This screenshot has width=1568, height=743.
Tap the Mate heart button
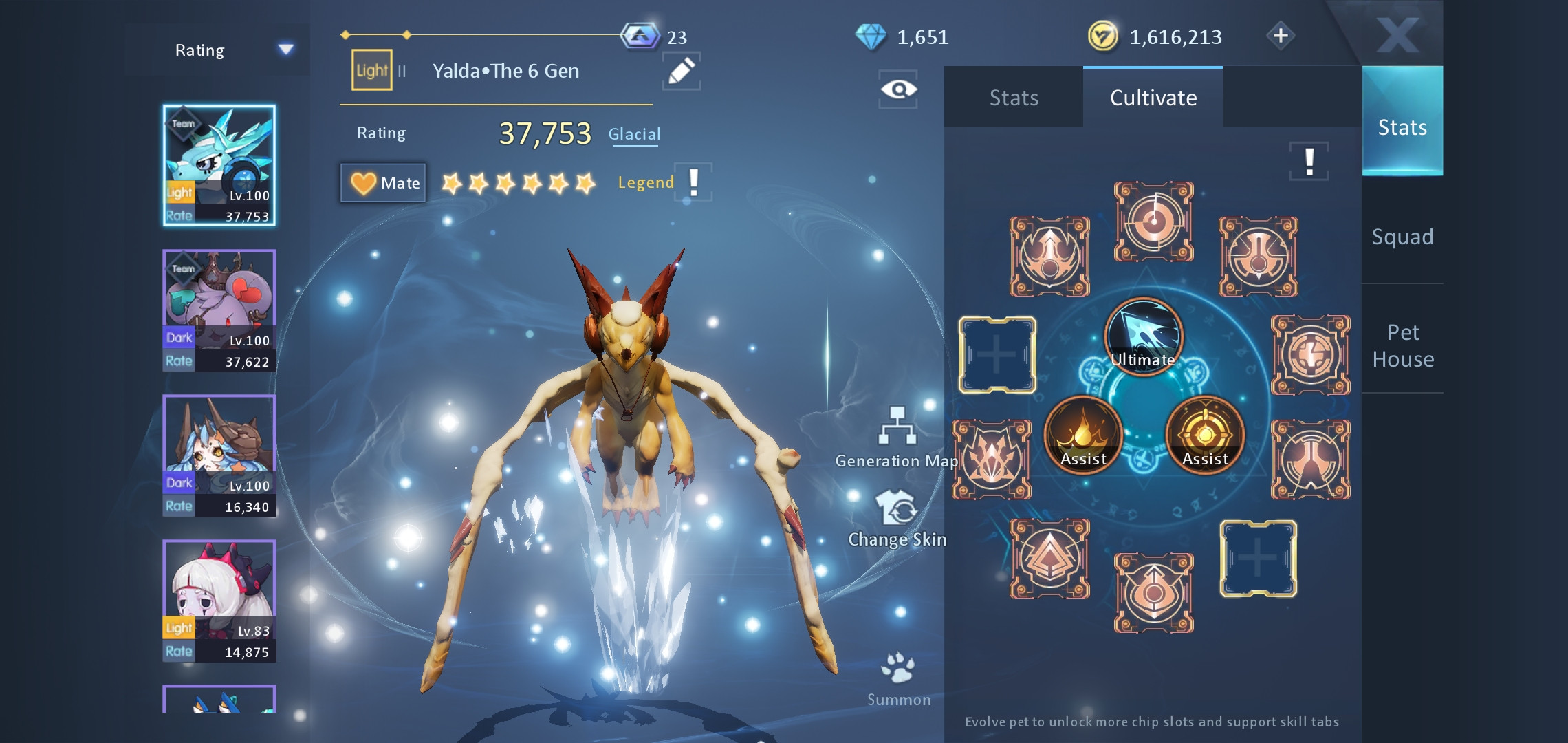(x=384, y=182)
